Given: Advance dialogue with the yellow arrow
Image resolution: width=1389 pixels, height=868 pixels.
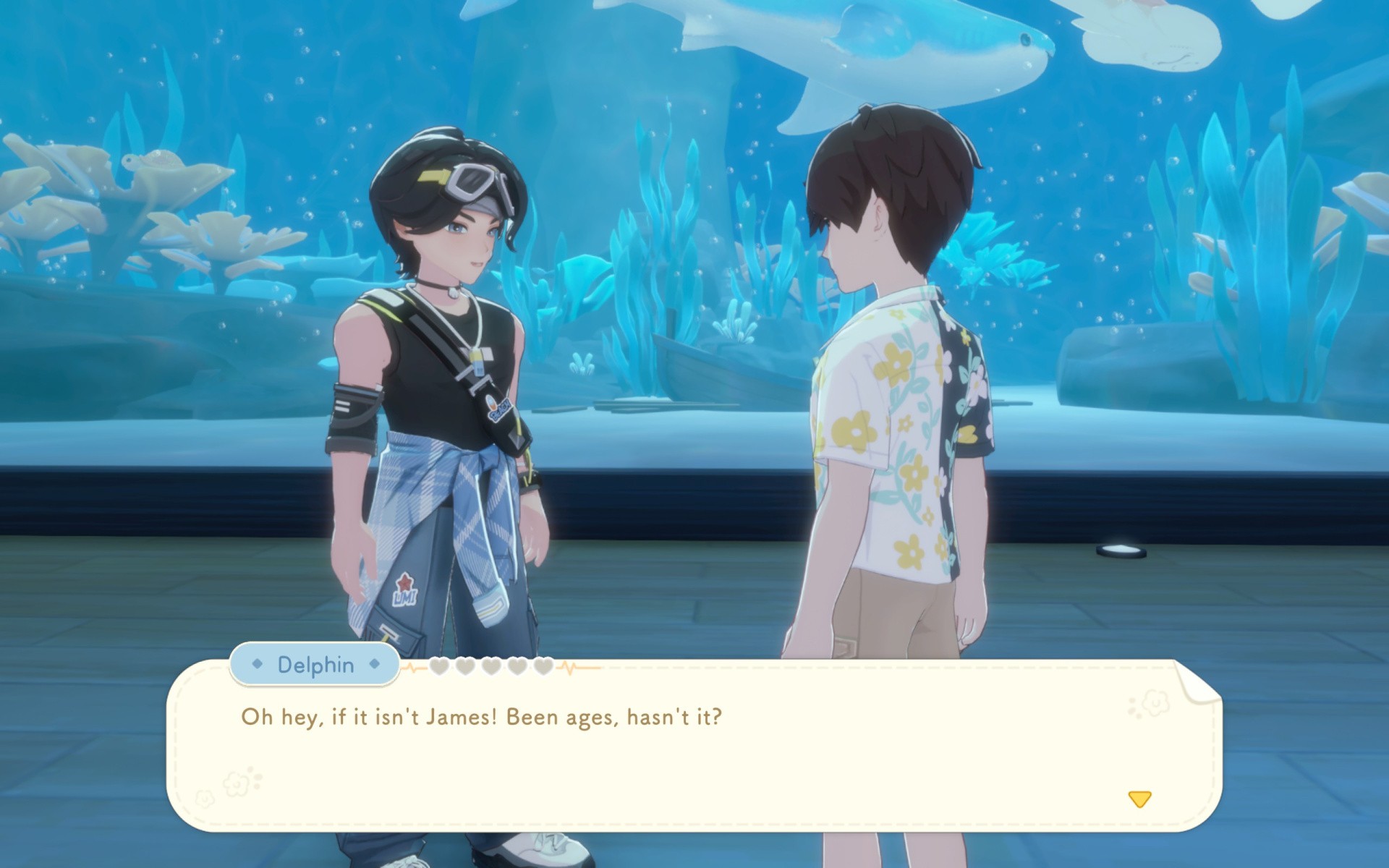Looking at the screenshot, I should pyautogui.click(x=1139, y=799).
